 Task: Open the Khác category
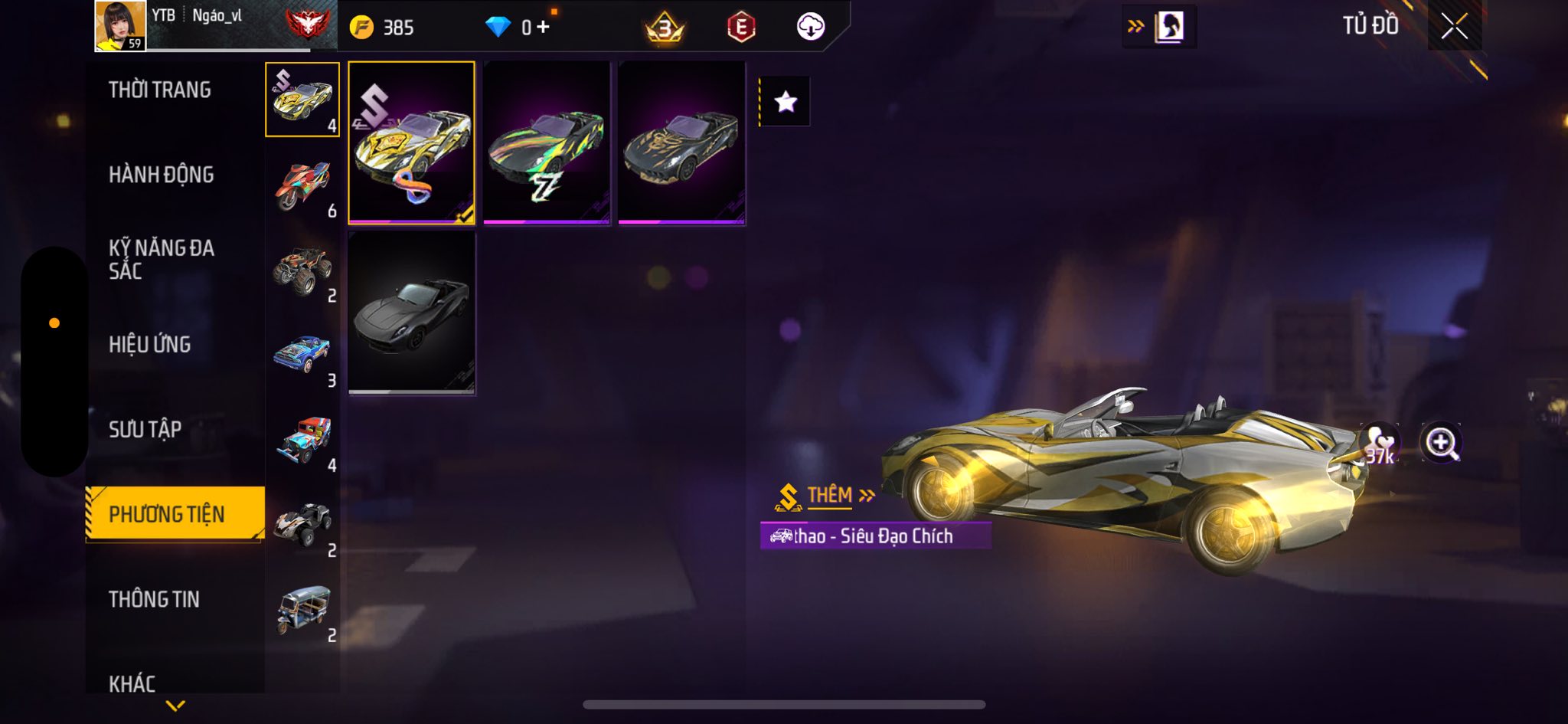pyautogui.click(x=132, y=683)
